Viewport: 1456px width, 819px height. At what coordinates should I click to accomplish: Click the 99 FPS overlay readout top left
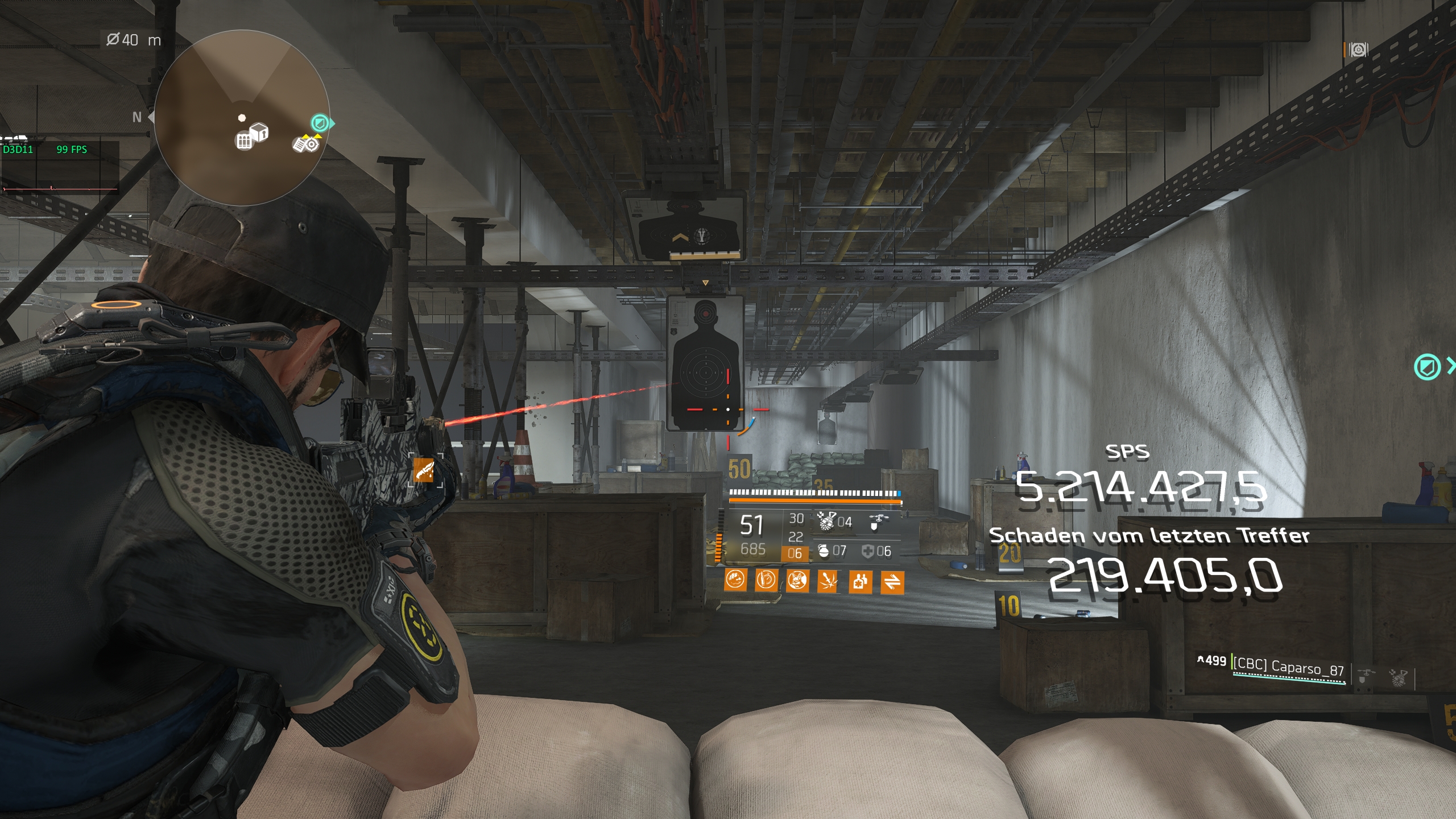[x=71, y=150]
